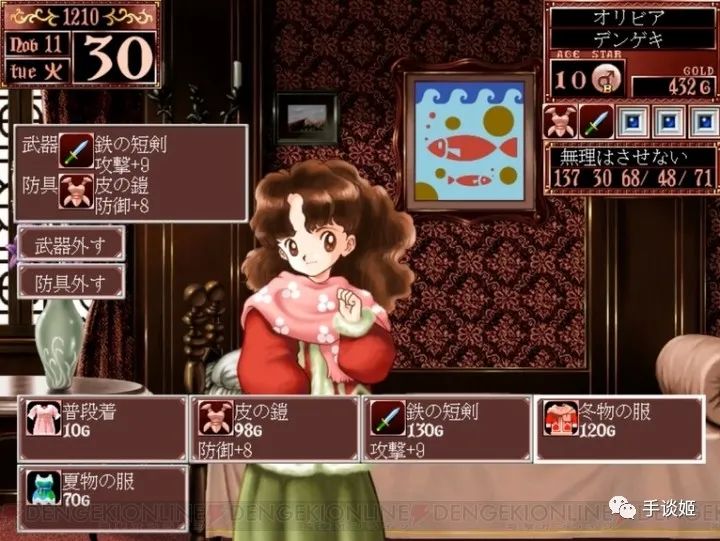Viewport: 720px width, 541px height.
Task: Click the equipped weapon row 鉄の短剣 攻撃+9
Action: (x=131, y=150)
